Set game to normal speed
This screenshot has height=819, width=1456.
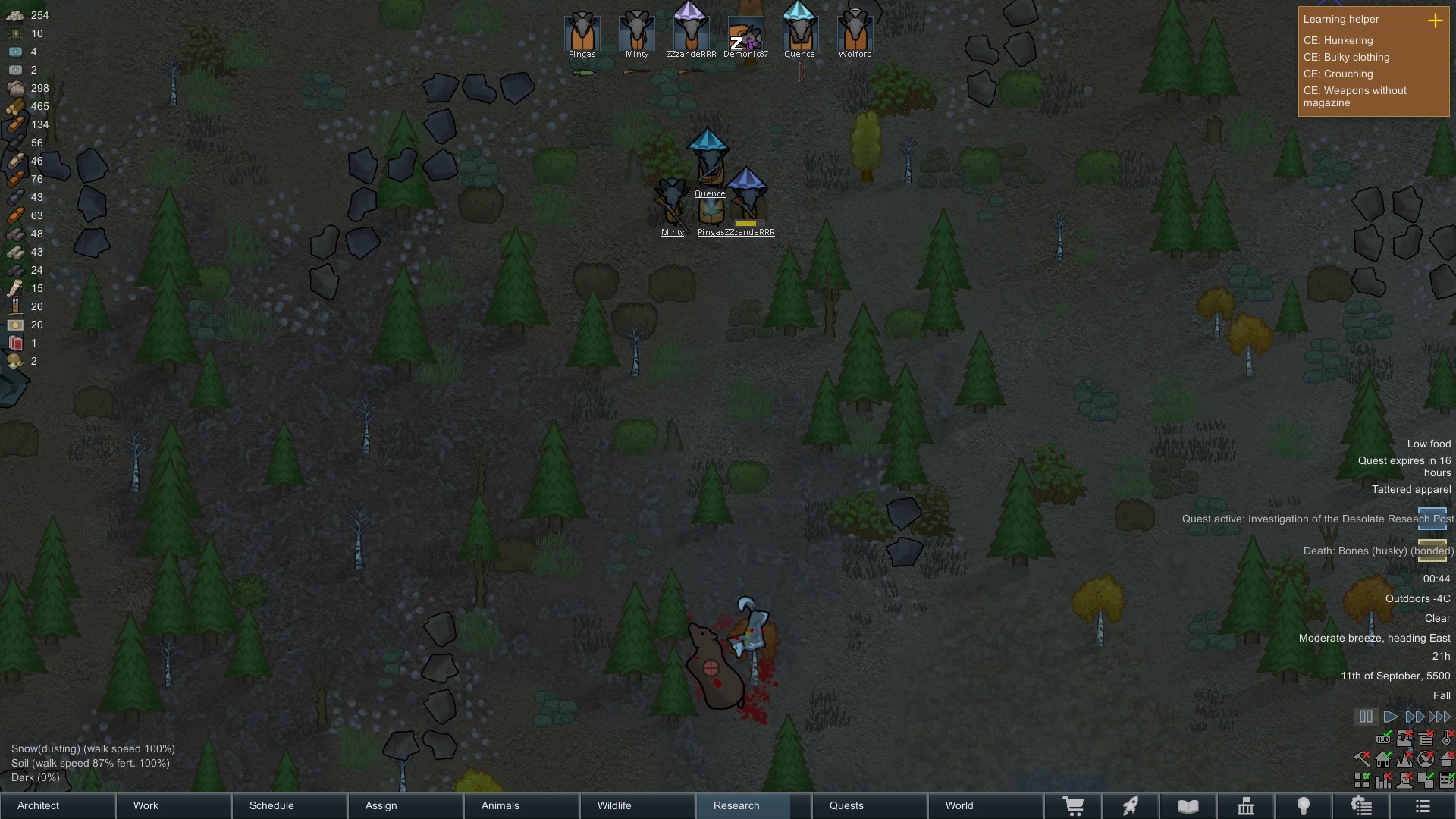tap(1390, 717)
